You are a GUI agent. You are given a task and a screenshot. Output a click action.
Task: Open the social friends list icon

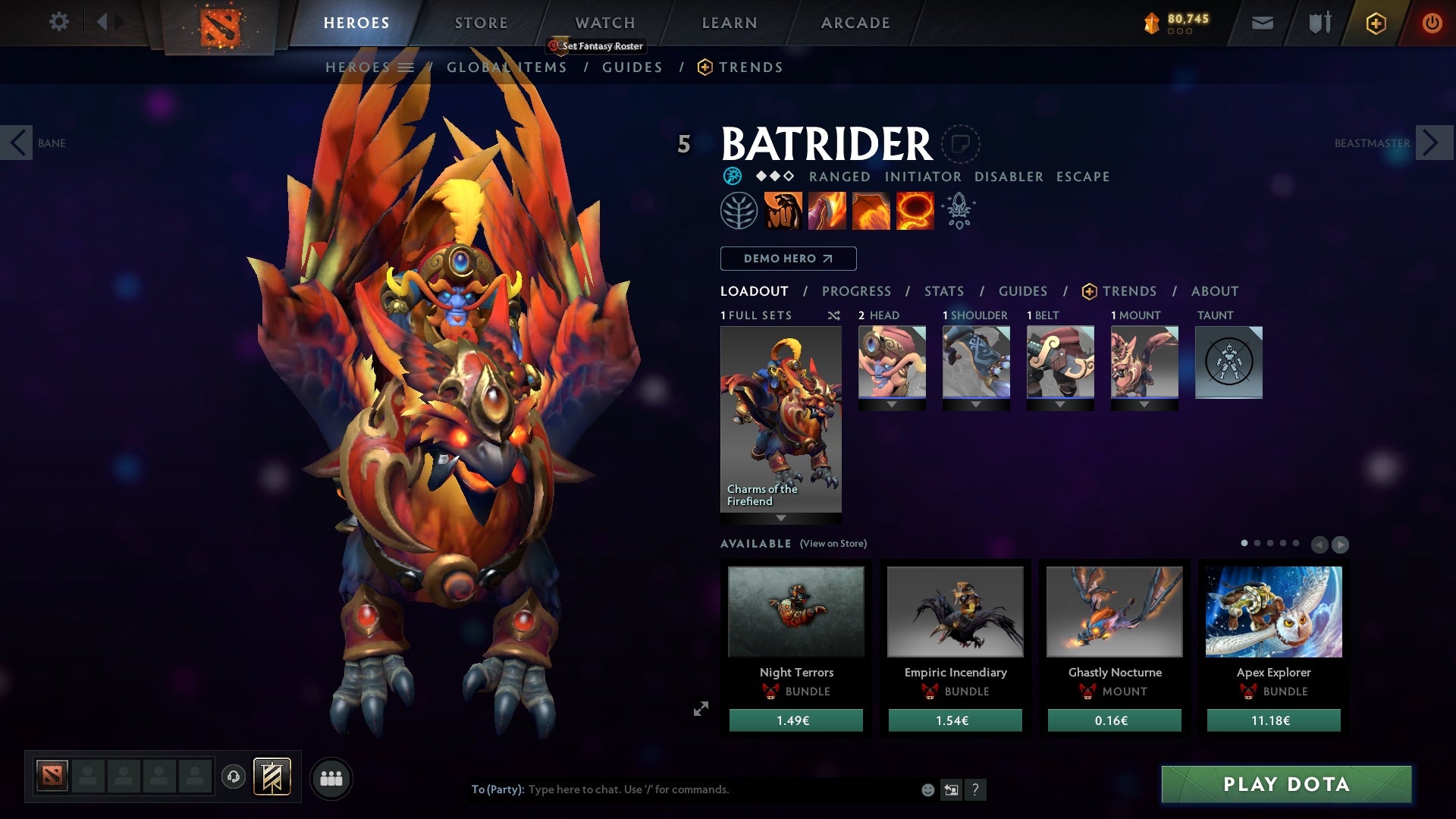331,777
